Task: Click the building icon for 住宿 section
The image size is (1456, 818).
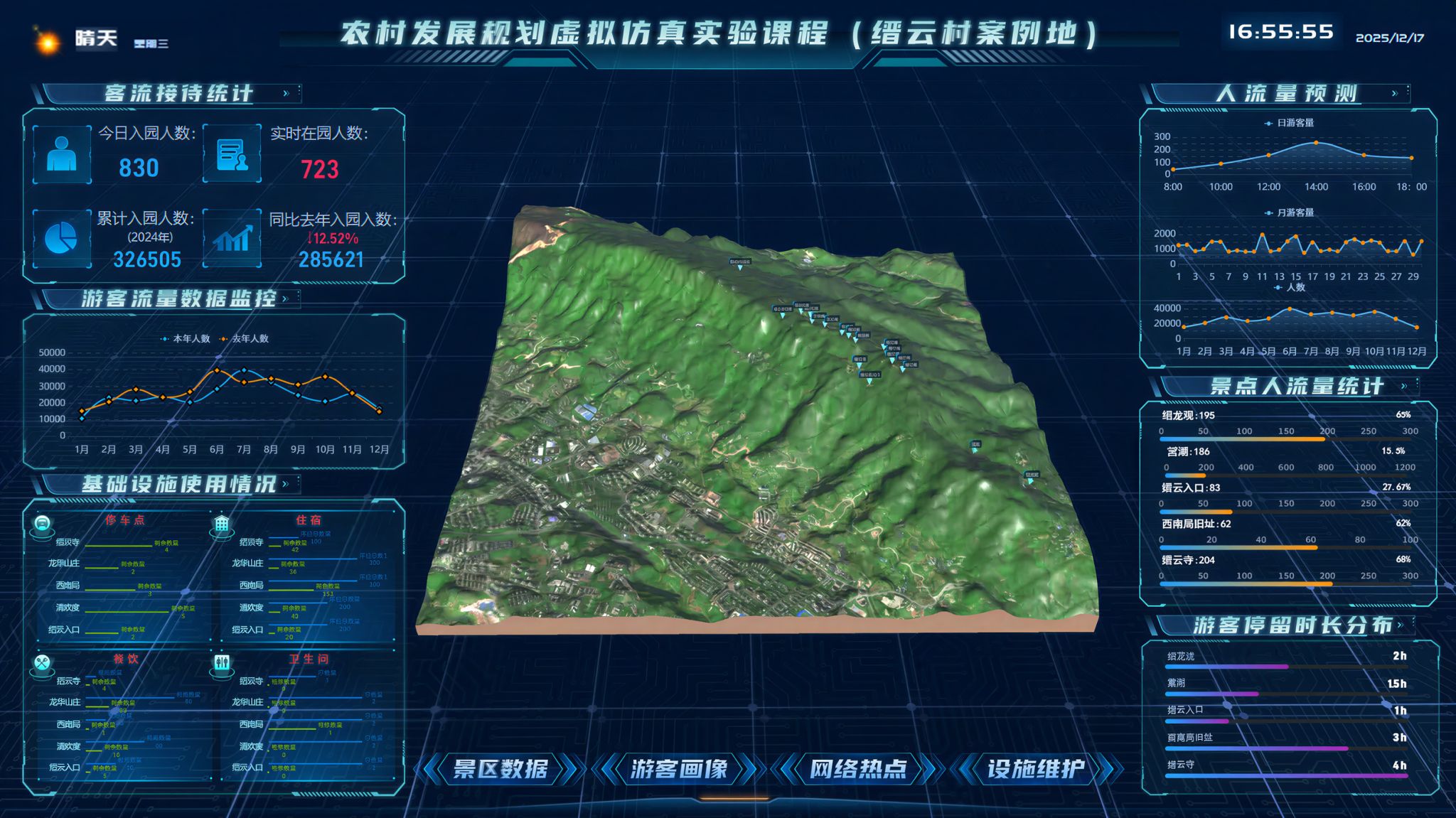Action: (223, 525)
